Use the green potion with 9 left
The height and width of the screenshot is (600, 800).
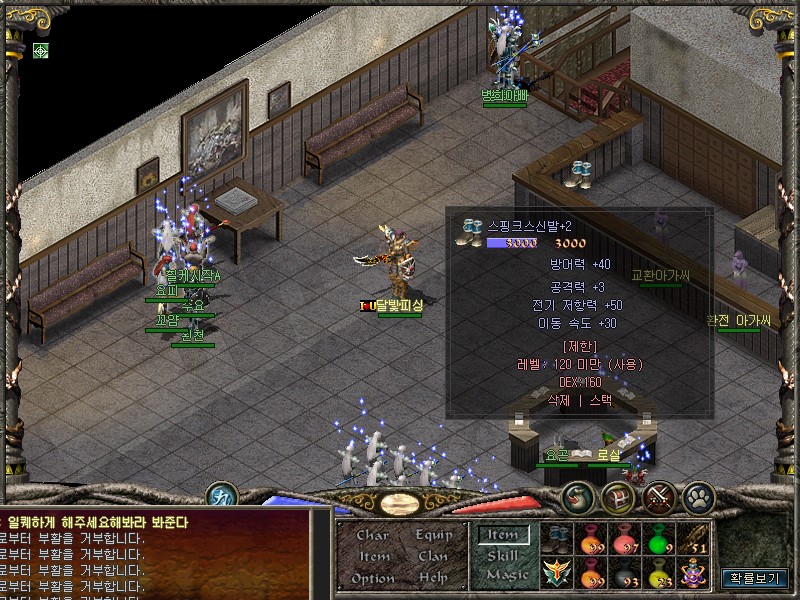point(659,538)
